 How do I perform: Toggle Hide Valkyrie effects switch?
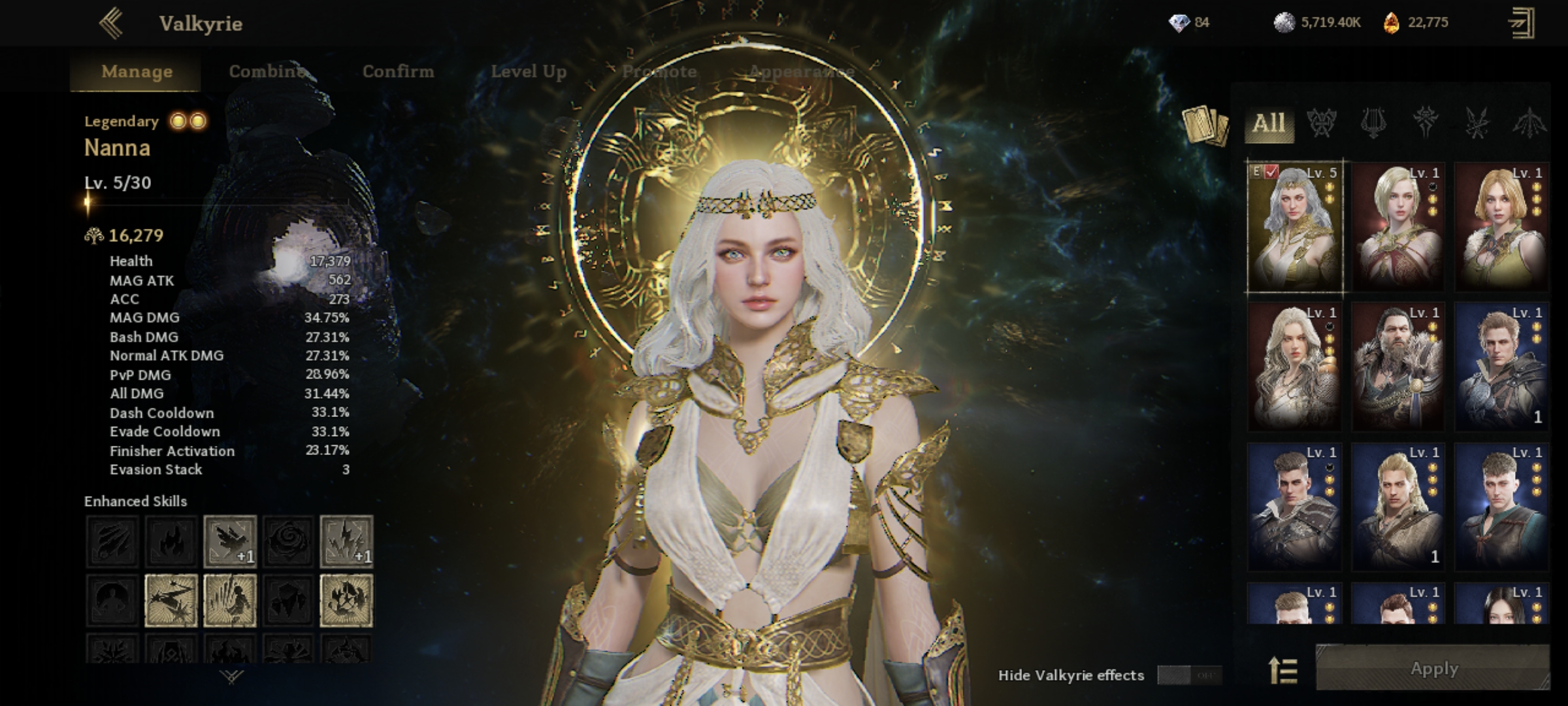(1189, 675)
